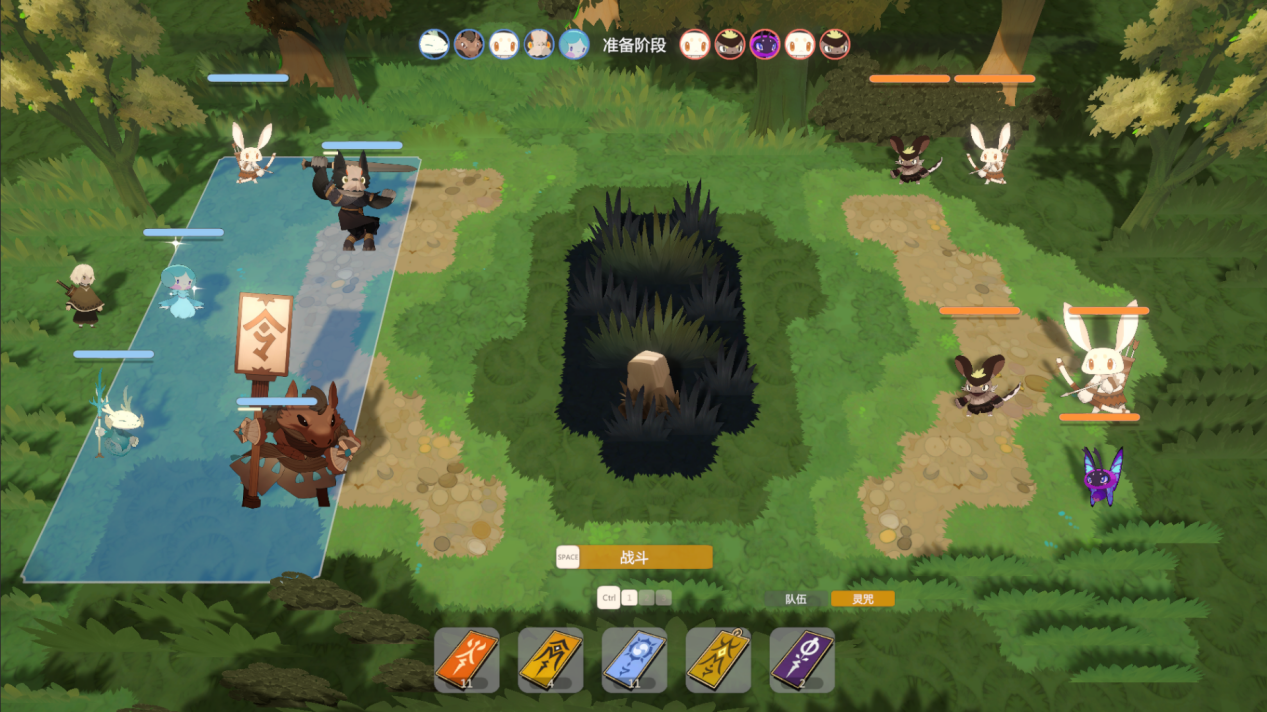Choose the blue-bordered white rabbit portrait
The width and height of the screenshot is (1267, 712).
click(504, 44)
